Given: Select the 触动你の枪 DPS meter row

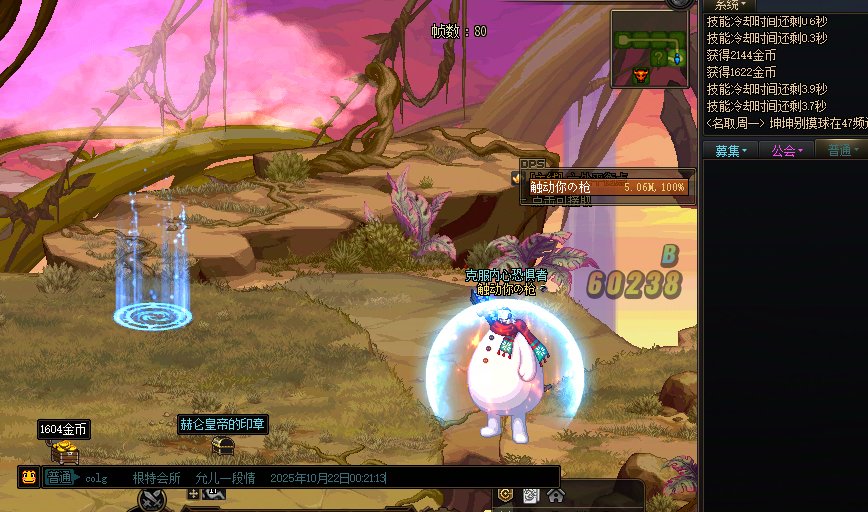Looking at the screenshot, I should [x=607, y=187].
